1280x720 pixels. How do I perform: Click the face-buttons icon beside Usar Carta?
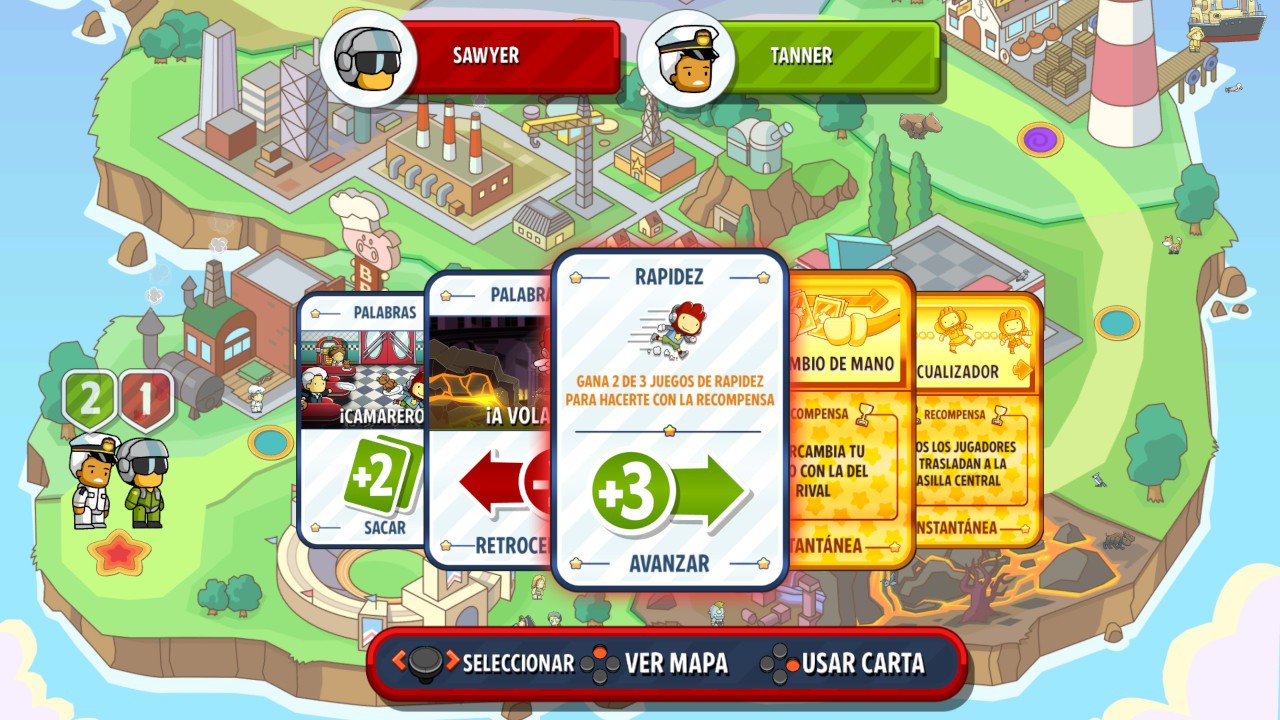(x=778, y=661)
